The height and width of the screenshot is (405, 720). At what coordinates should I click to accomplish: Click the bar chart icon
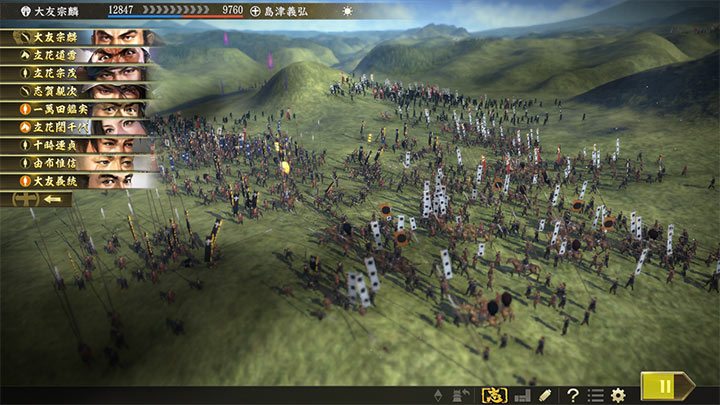[x=522, y=395]
